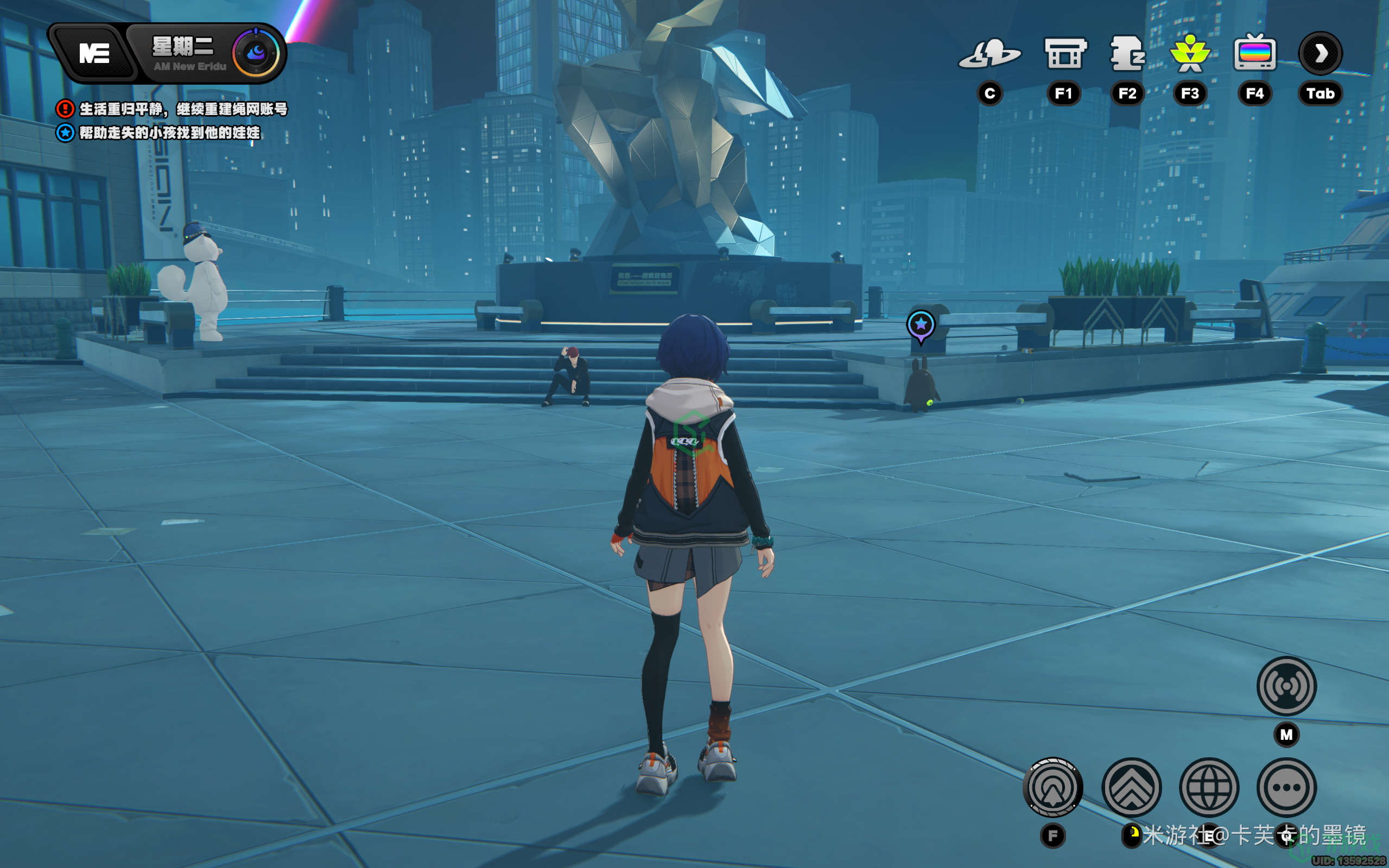The image size is (1389, 868).
Task: Open the three-dots more options button
Action: point(1286,788)
